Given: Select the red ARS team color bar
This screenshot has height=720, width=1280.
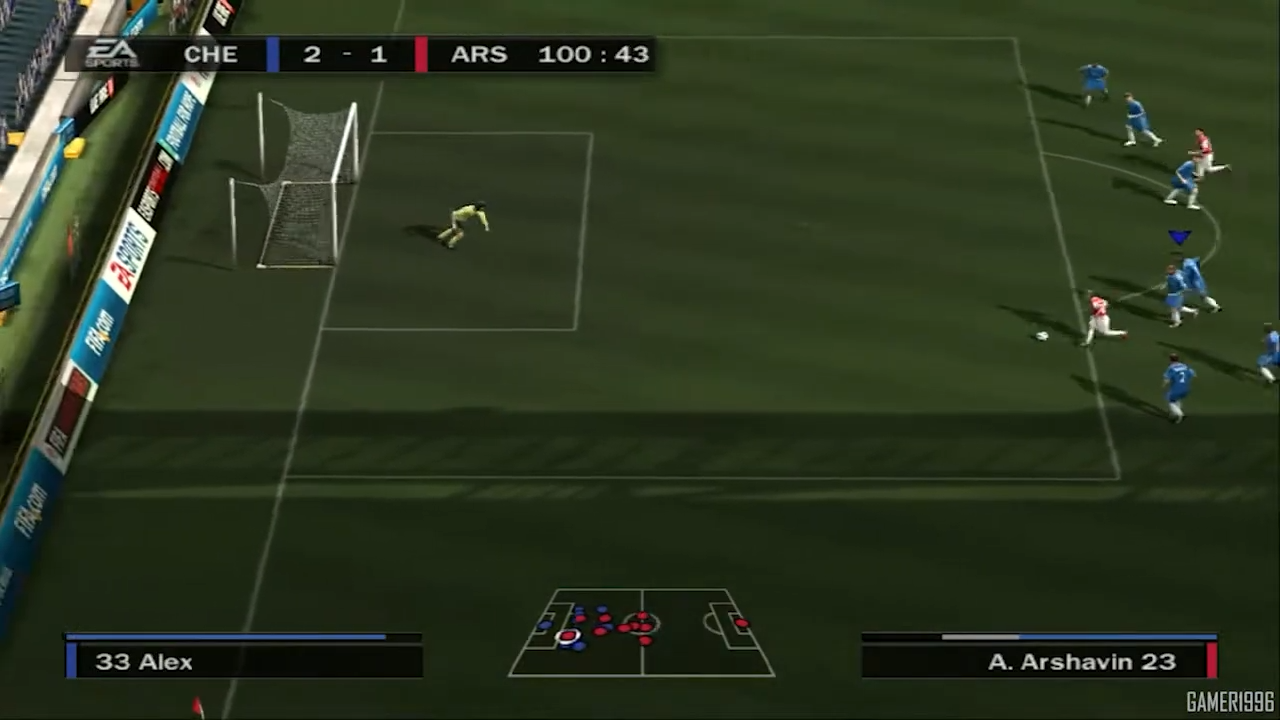Looking at the screenshot, I should tap(421, 54).
